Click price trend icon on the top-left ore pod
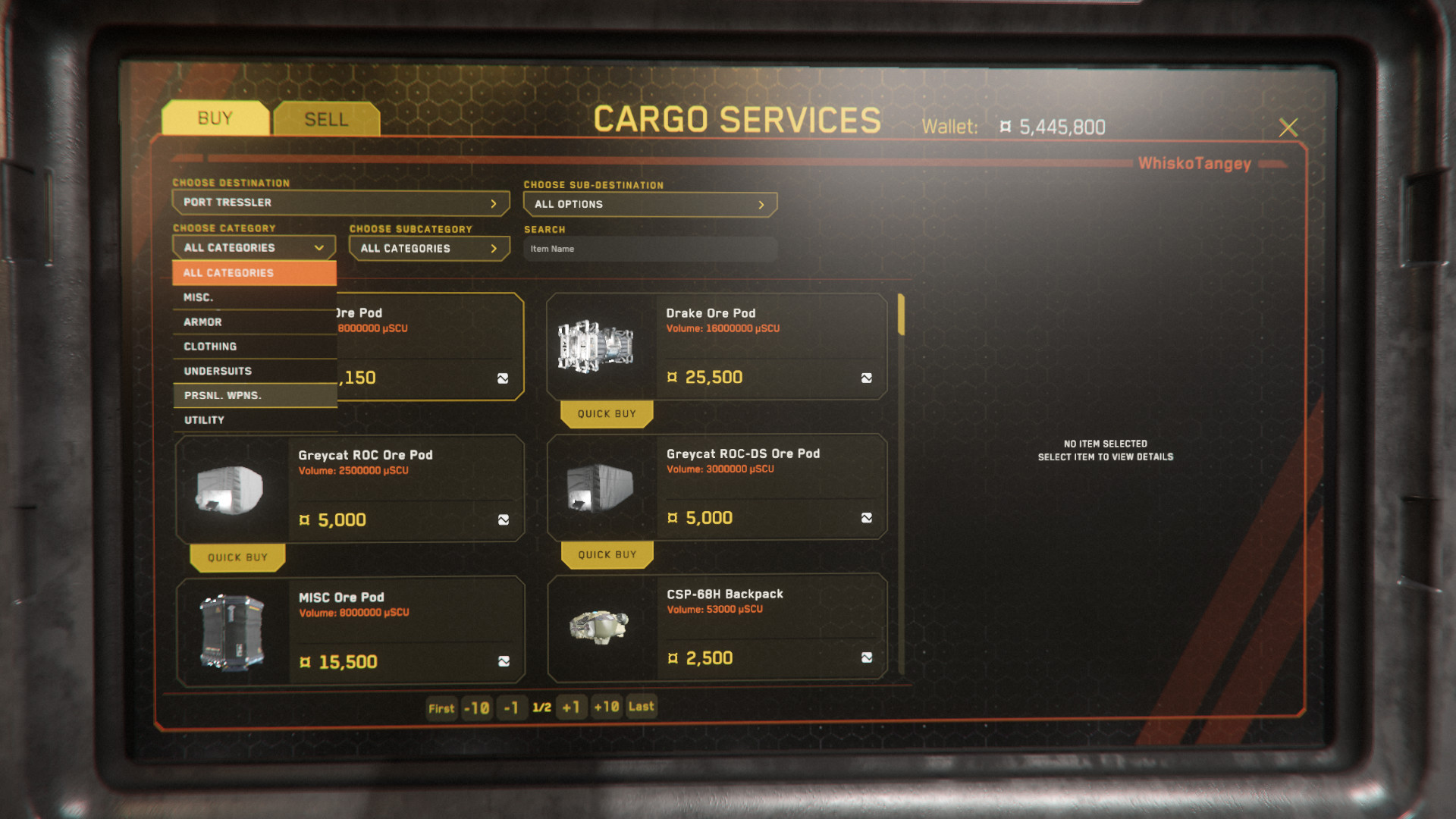This screenshot has width=1456, height=819. tap(504, 378)
